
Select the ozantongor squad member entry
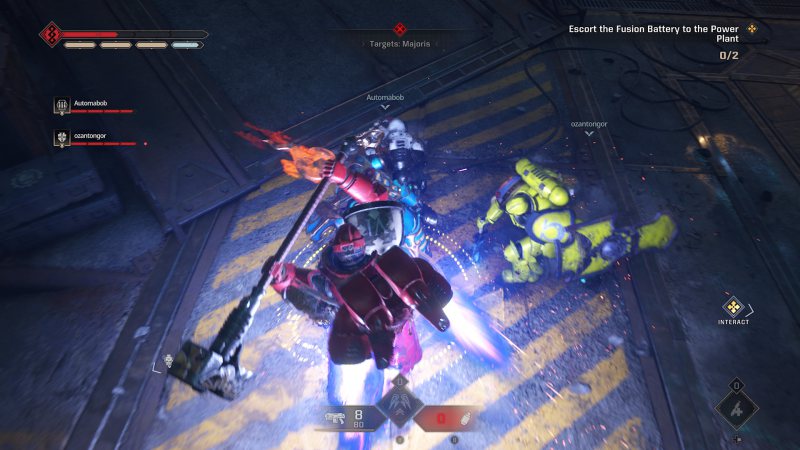pyautogui.click(x=90, y=138)
